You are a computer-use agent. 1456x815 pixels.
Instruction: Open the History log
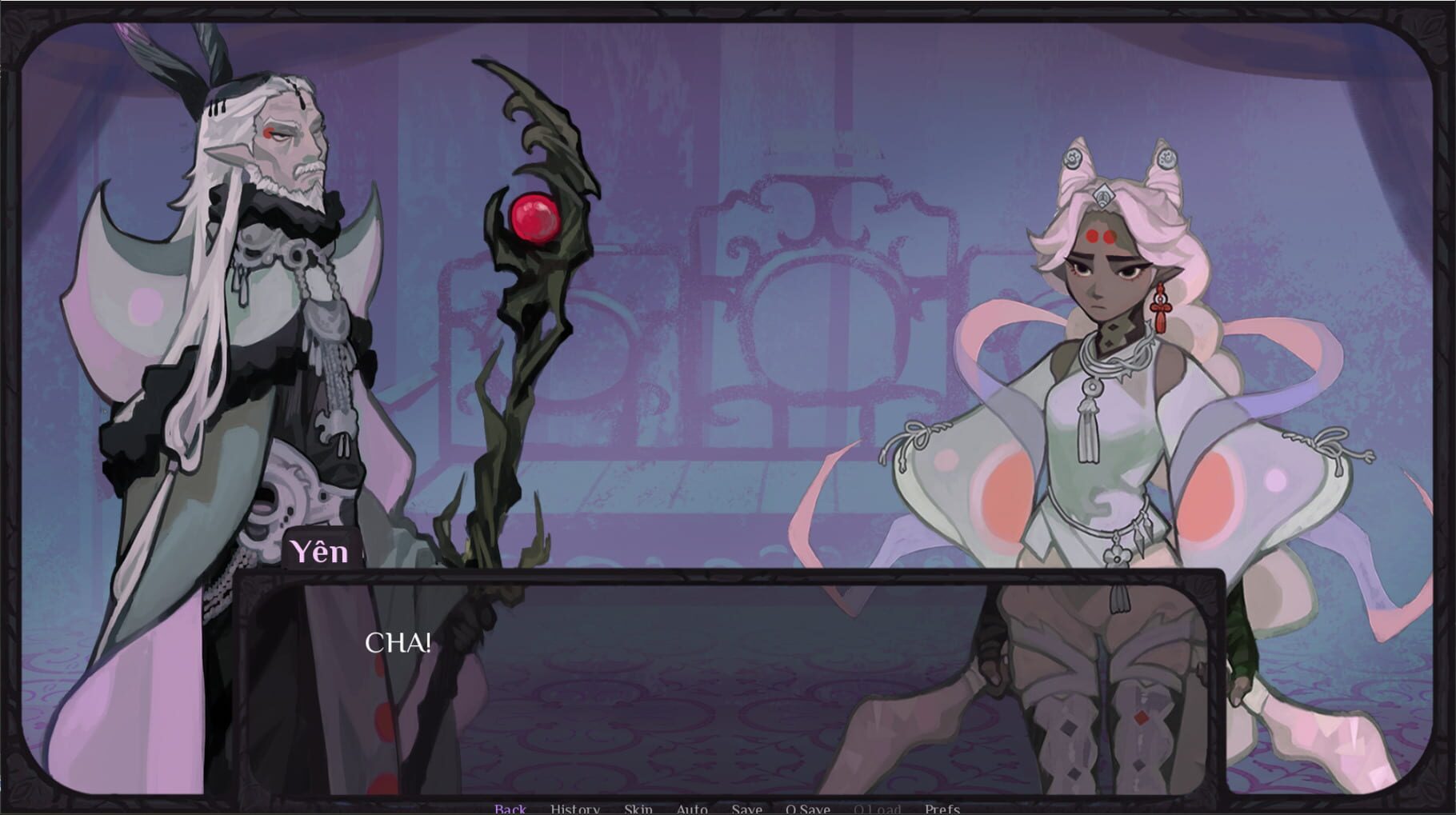click(574, 808)
